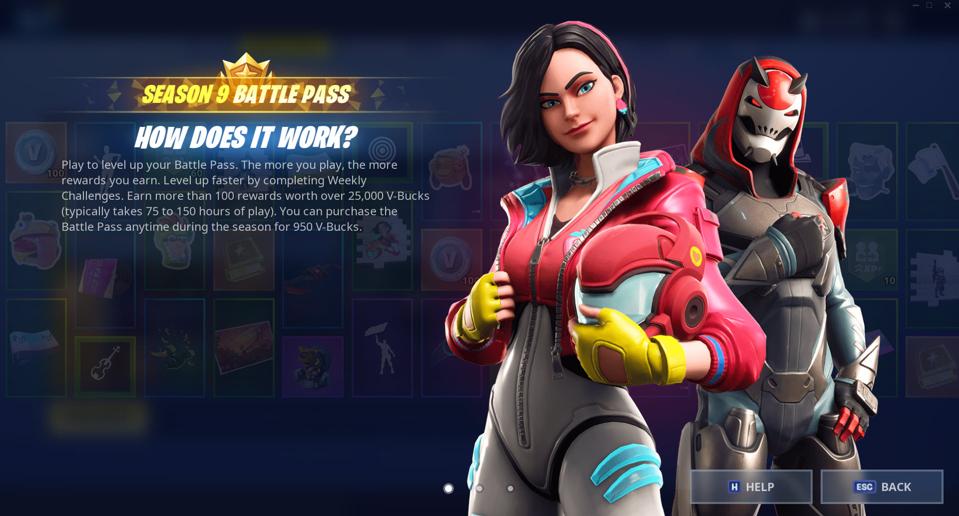Screen dimensions: 959x516
Task: Close the game window
Action: click(947, 5)
